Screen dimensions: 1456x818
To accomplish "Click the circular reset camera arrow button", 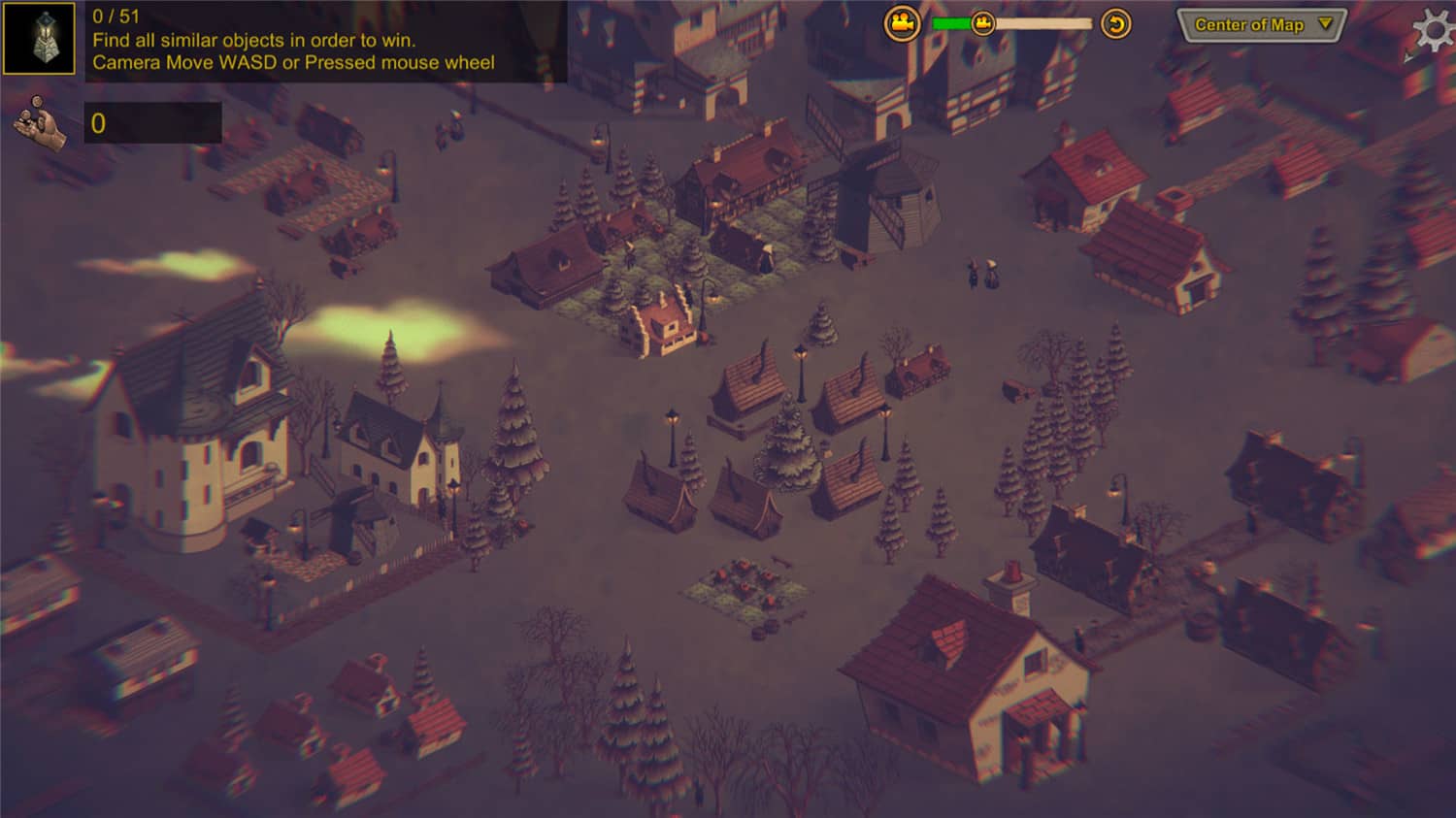I will click(1116, 23).
